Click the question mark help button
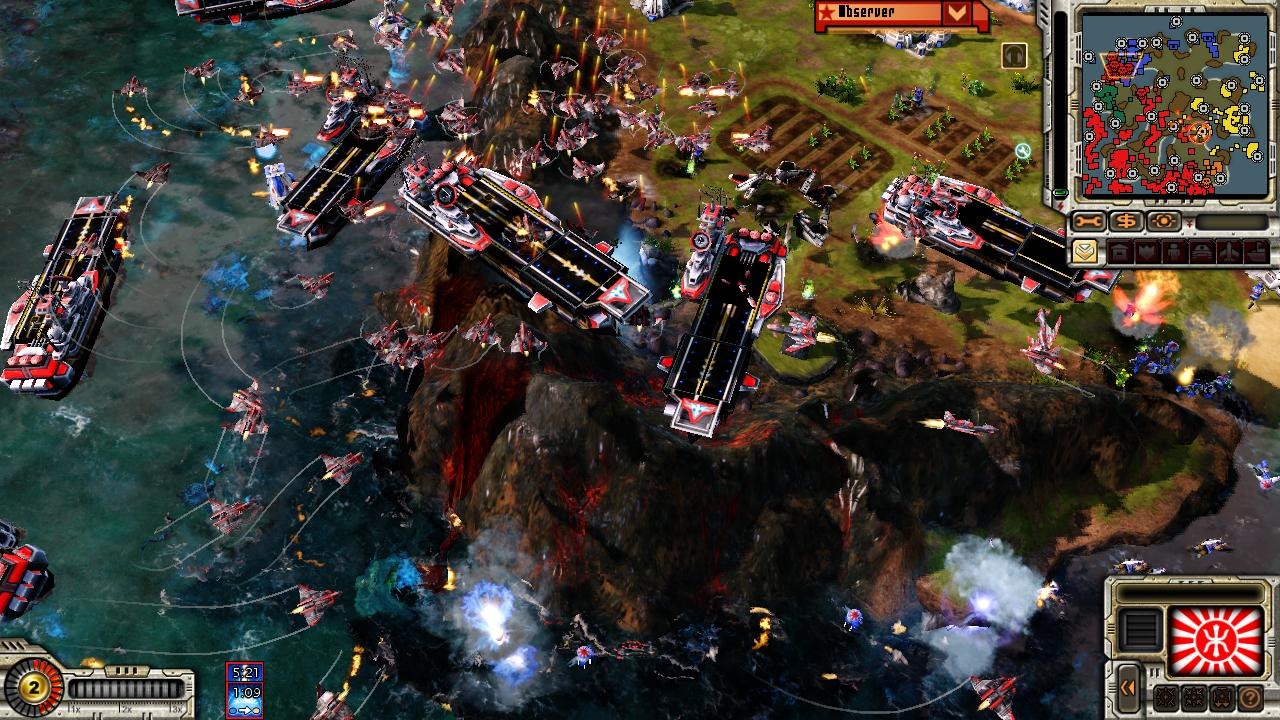 point(1250,697)
